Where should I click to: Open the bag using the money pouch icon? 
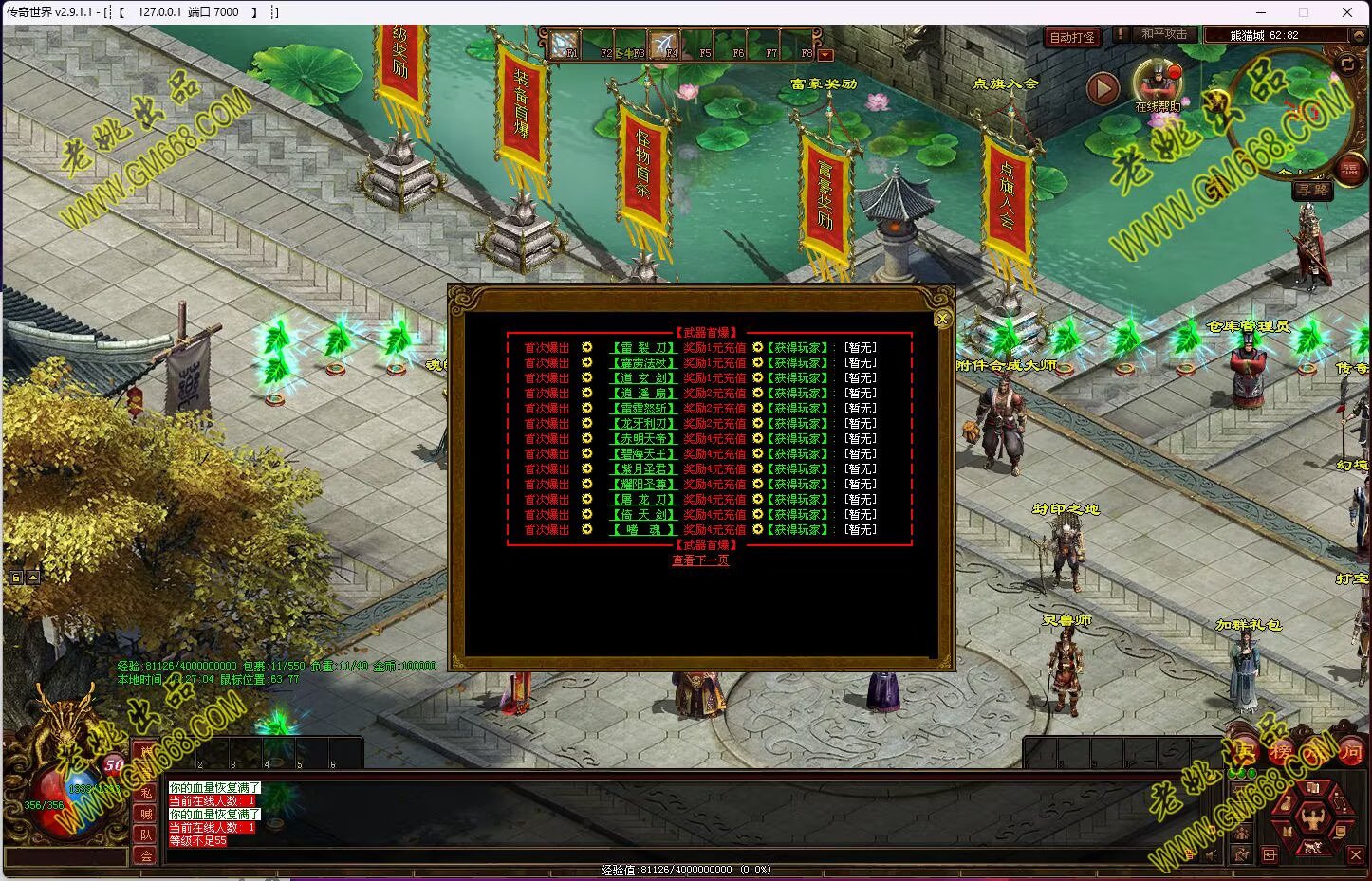tap(1284, 804)
